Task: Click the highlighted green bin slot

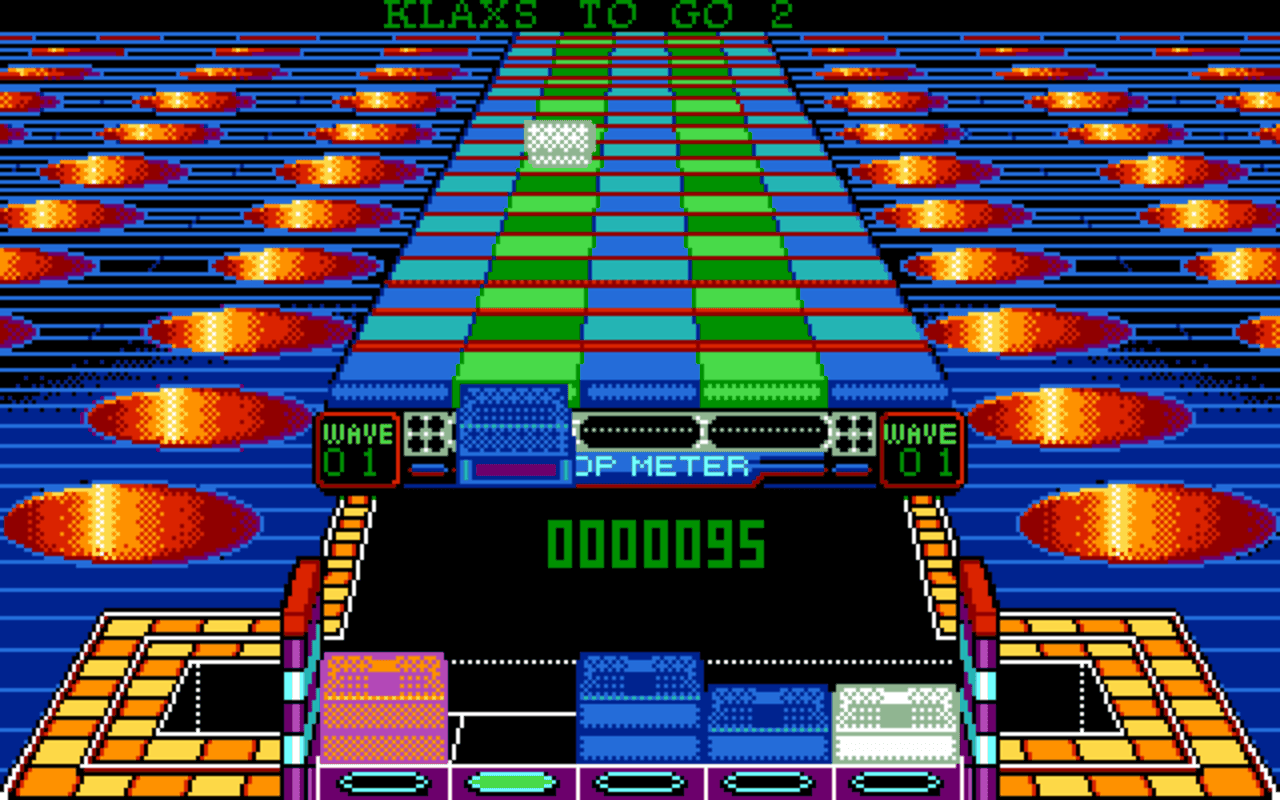Action: pyautogui.click(x=512, y=783)
